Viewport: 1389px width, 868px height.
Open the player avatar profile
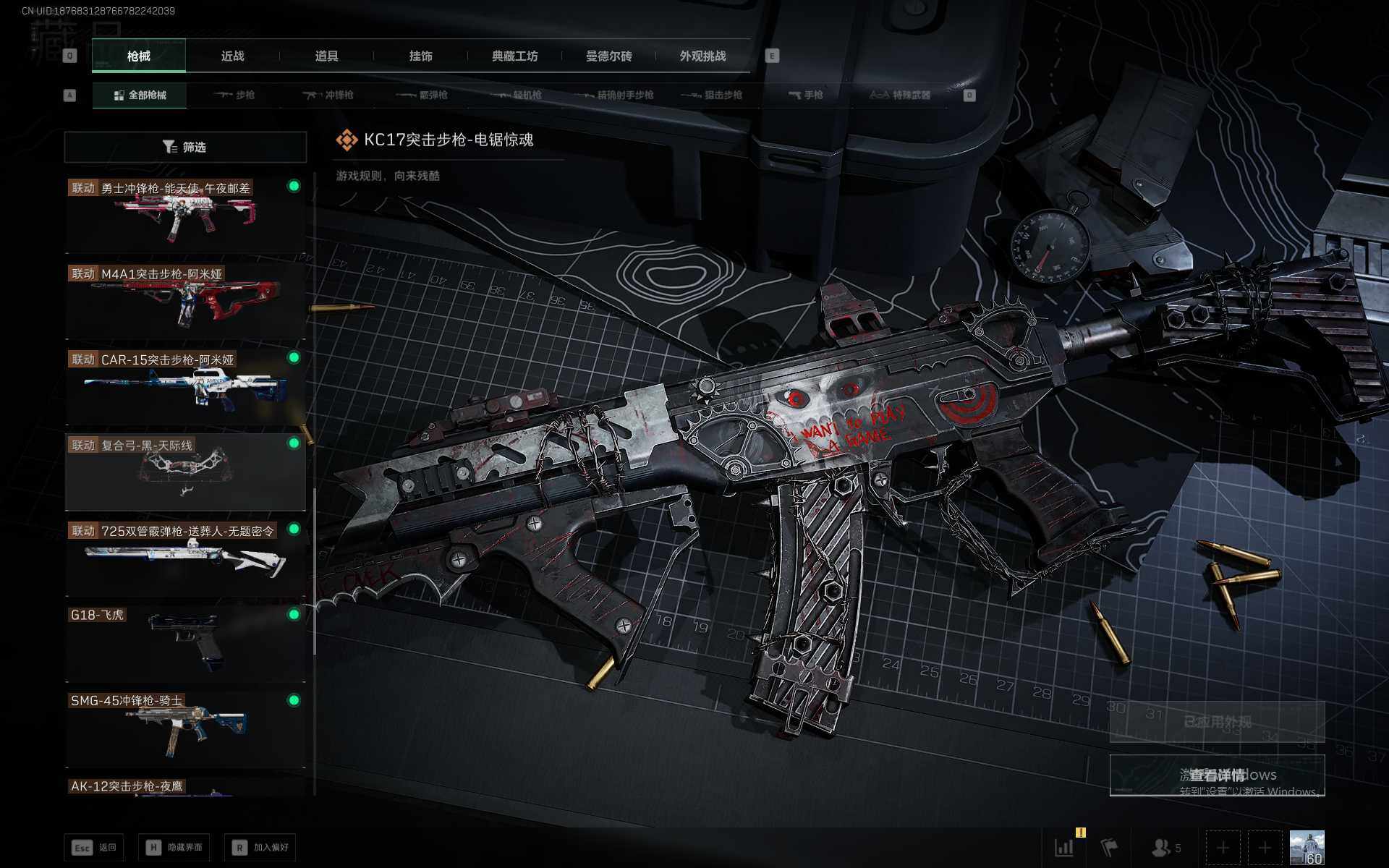pos(1307,847)
